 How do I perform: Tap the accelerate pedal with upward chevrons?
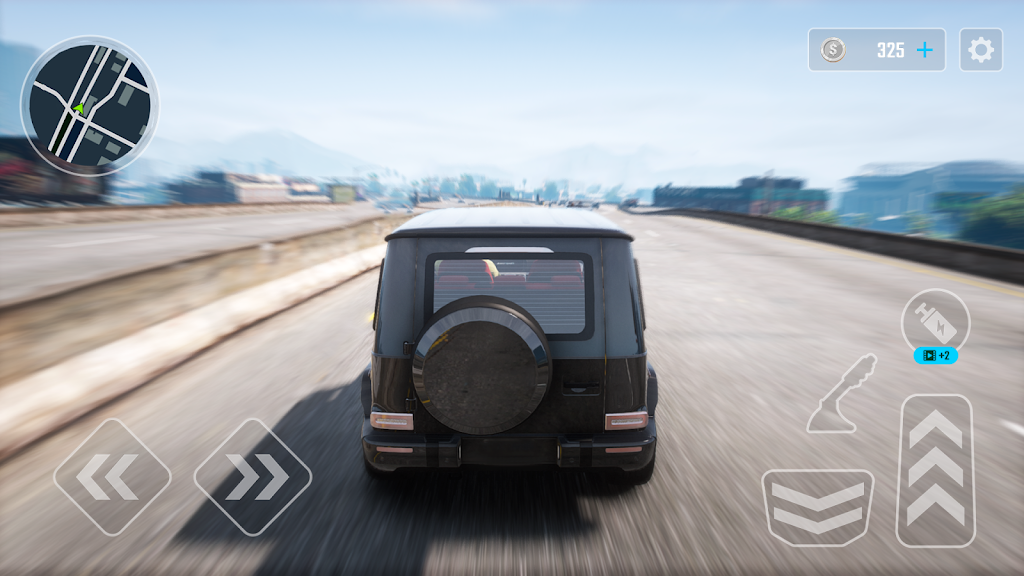(936, 470)
